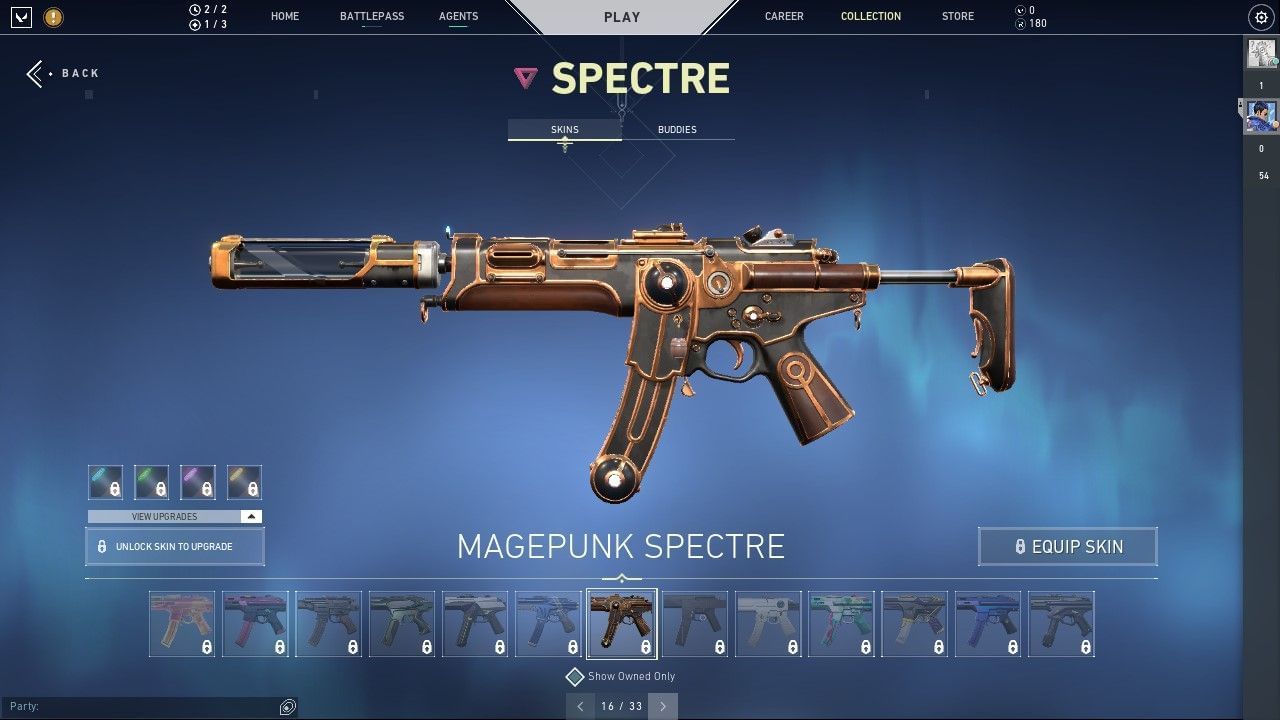Open the settings gear icon
Viewport: 1280px width, 720px height.
1260,17
